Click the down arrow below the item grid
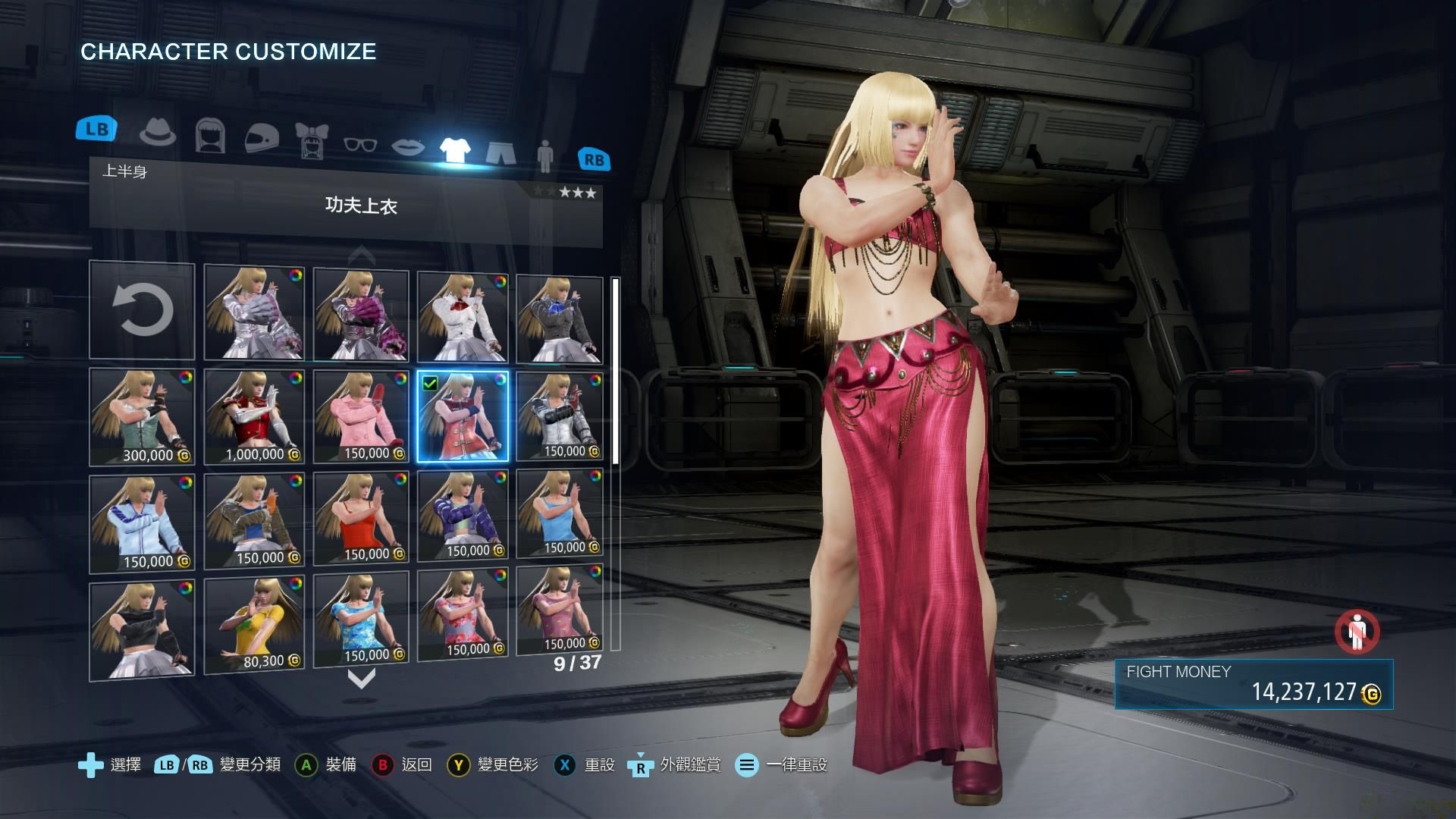 pos(361,678)
